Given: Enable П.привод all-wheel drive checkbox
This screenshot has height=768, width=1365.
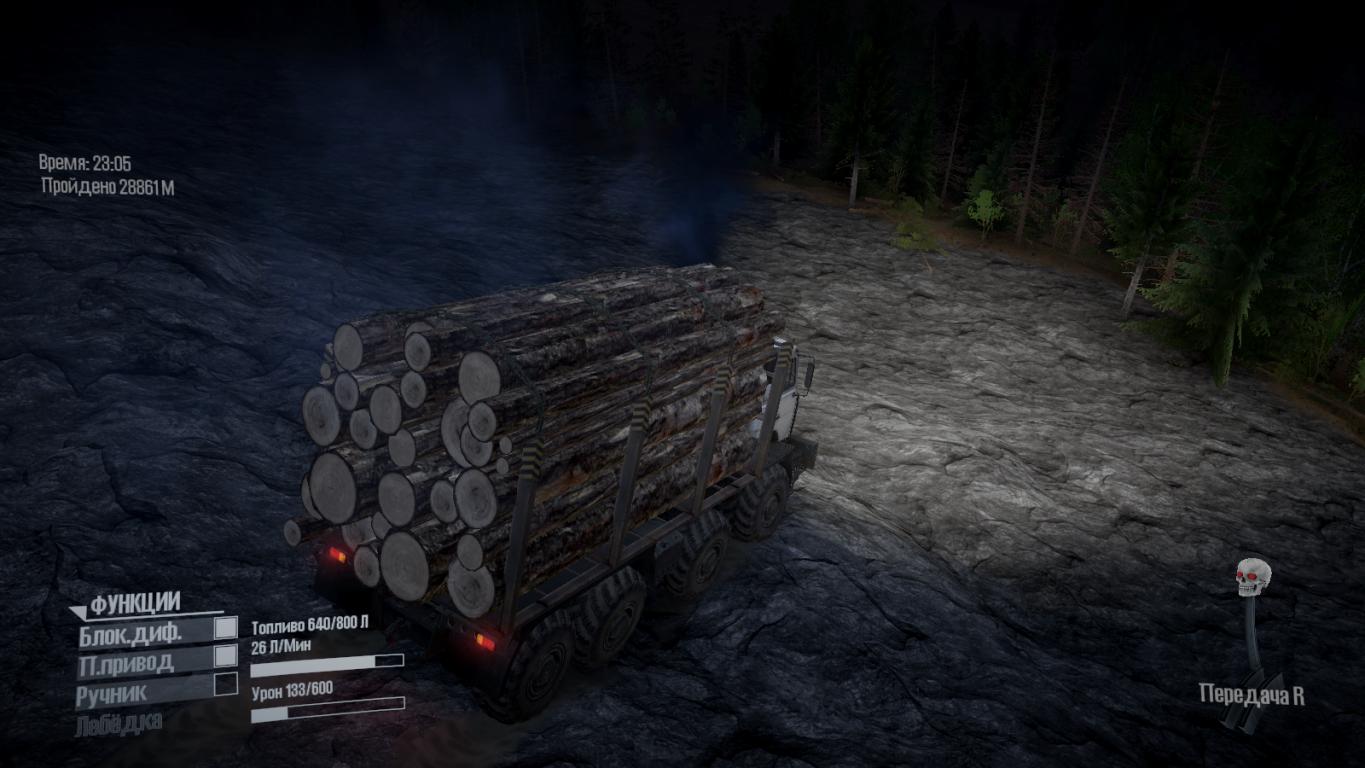Looking at the screenshot, I should tap(227, 656).
